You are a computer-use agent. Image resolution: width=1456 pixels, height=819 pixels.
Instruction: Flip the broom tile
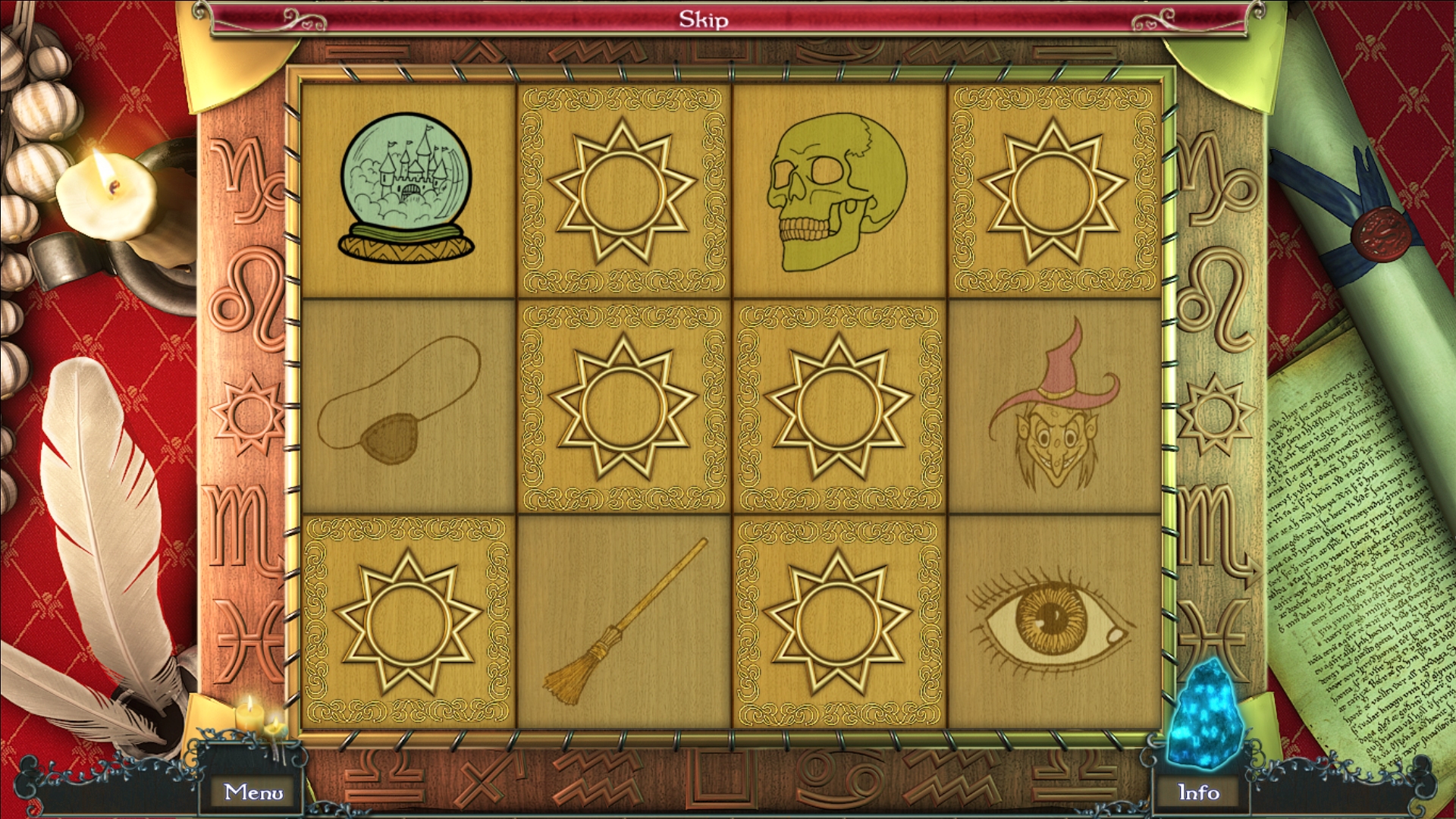point(623,622)
